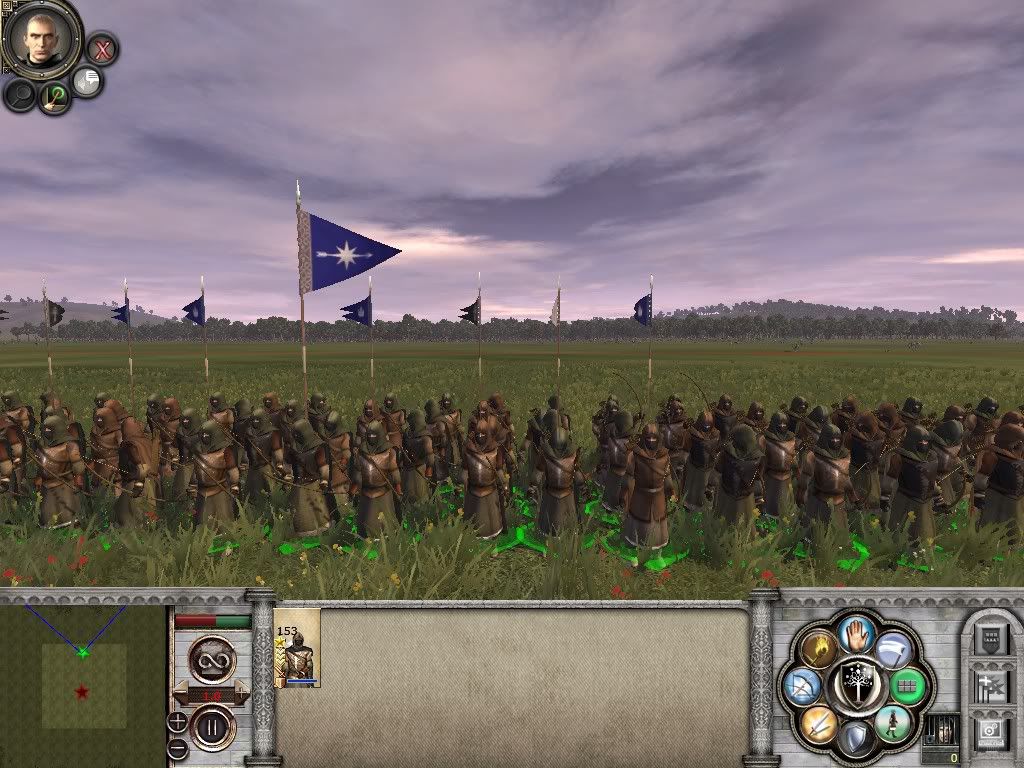Image resolution: width=1024 pixels, height=768 pixels.
Task: Click the advisor pointer button with green ring
Action: coord(54,96)
